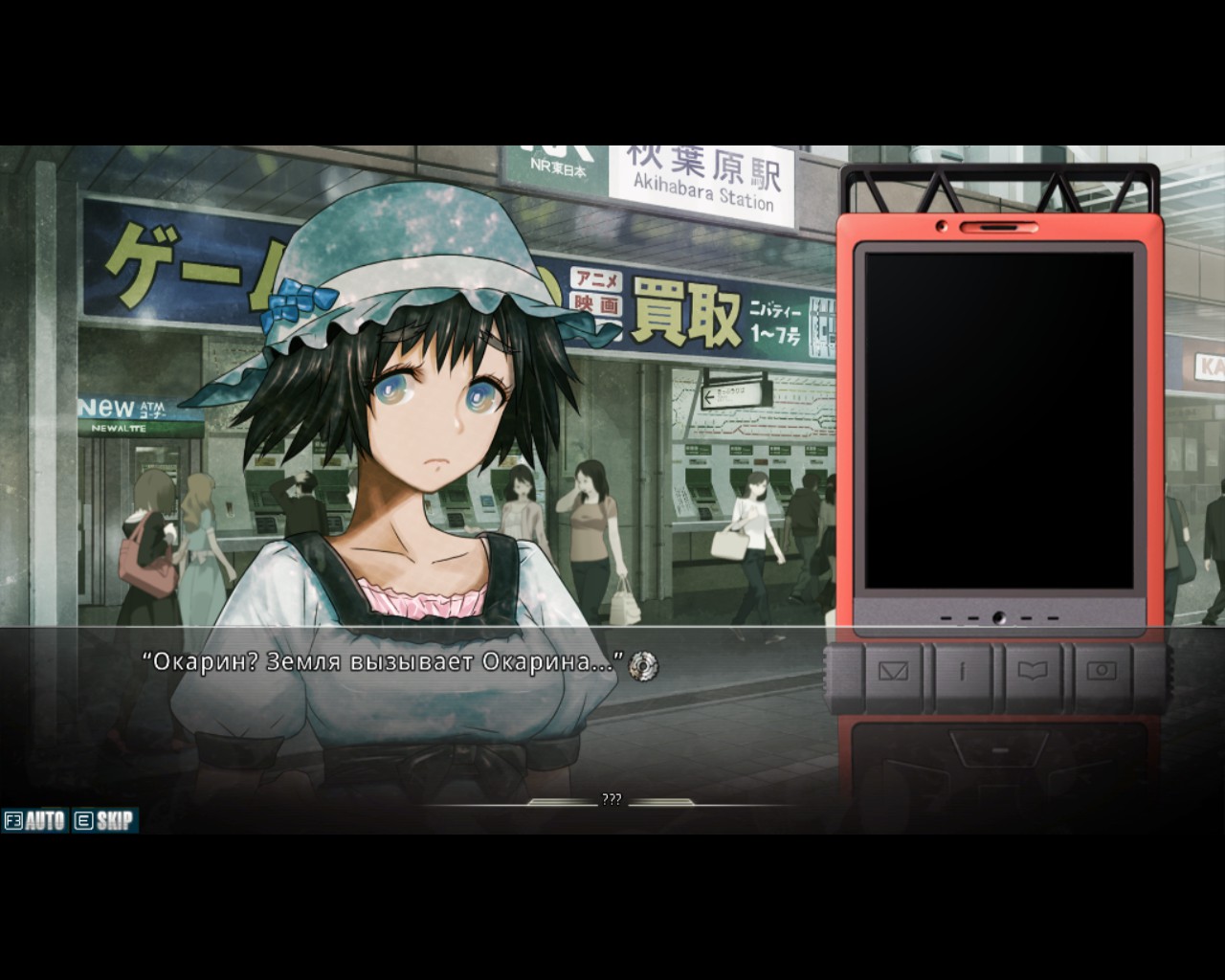
Task: Open the phone's address book button
Action: (x=1033, y=671)
